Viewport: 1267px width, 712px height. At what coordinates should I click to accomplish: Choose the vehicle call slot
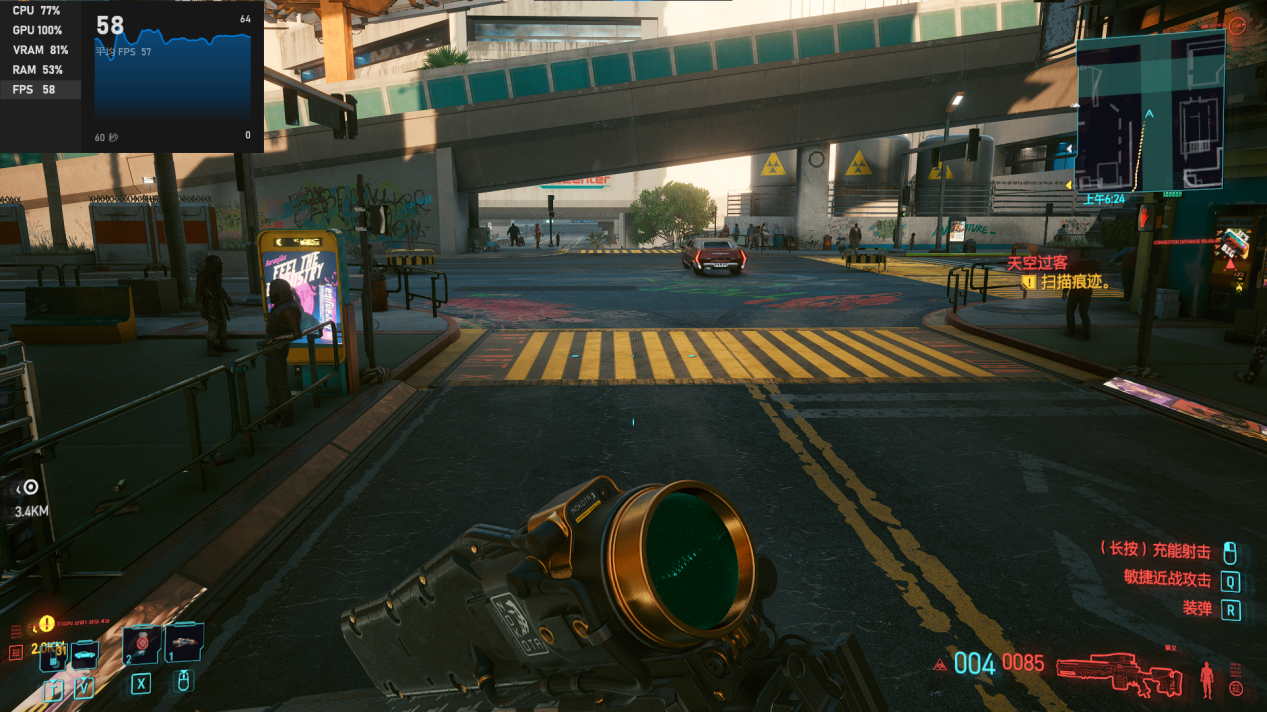coord(85,655)
